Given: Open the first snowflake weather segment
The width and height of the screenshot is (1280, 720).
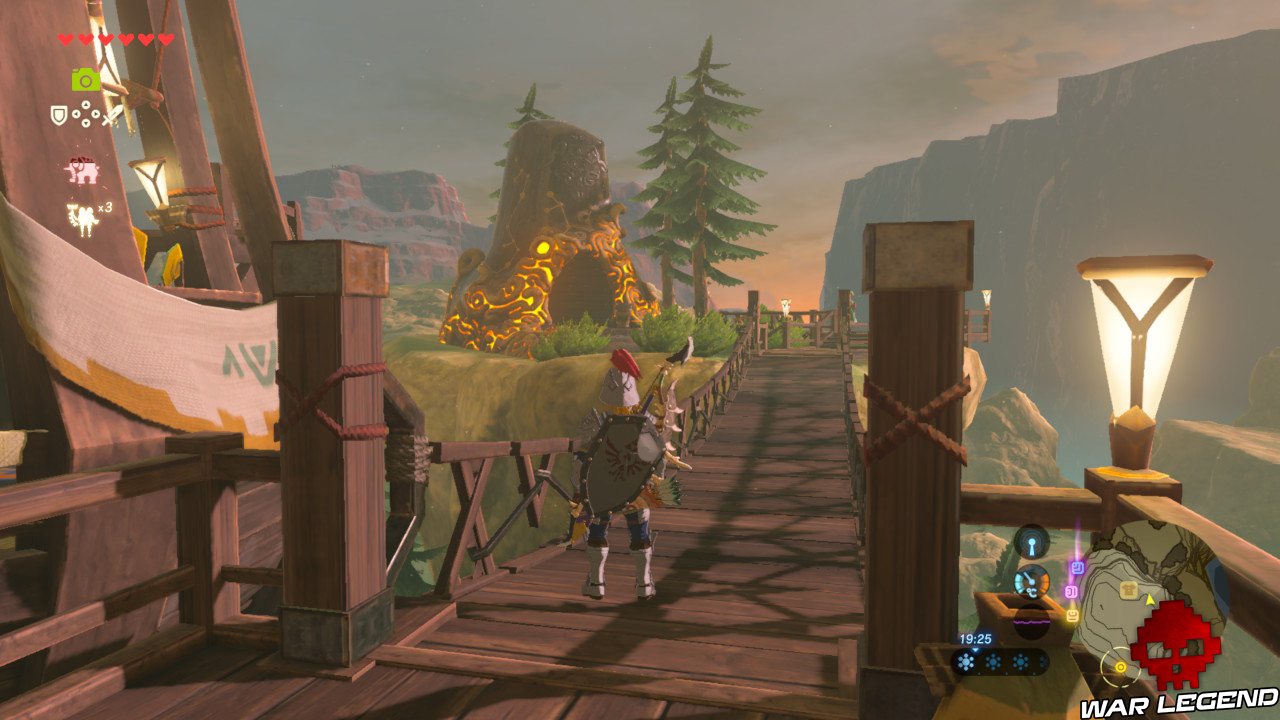Looking at the screenshot, I should [965, 660].
